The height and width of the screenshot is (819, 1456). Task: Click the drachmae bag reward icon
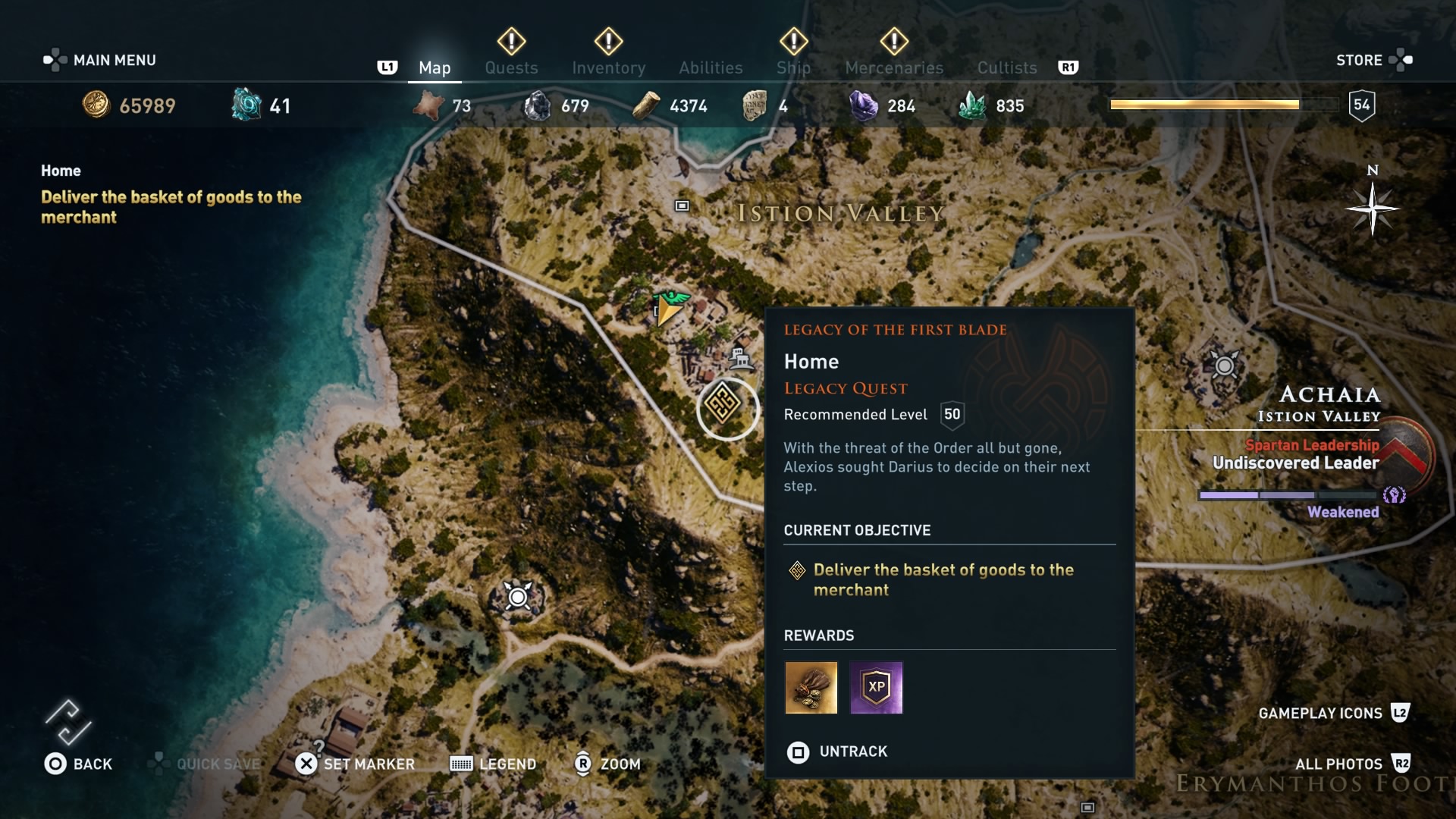click(x=811, y=688)
